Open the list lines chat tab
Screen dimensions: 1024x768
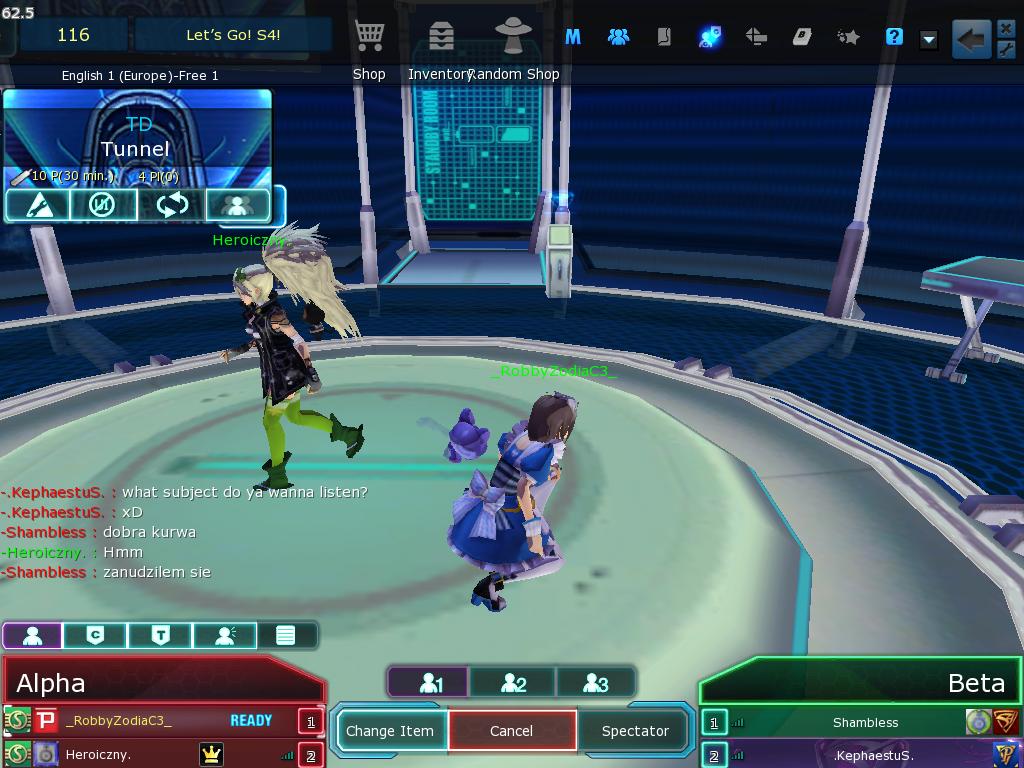click(x=285, y=635)
